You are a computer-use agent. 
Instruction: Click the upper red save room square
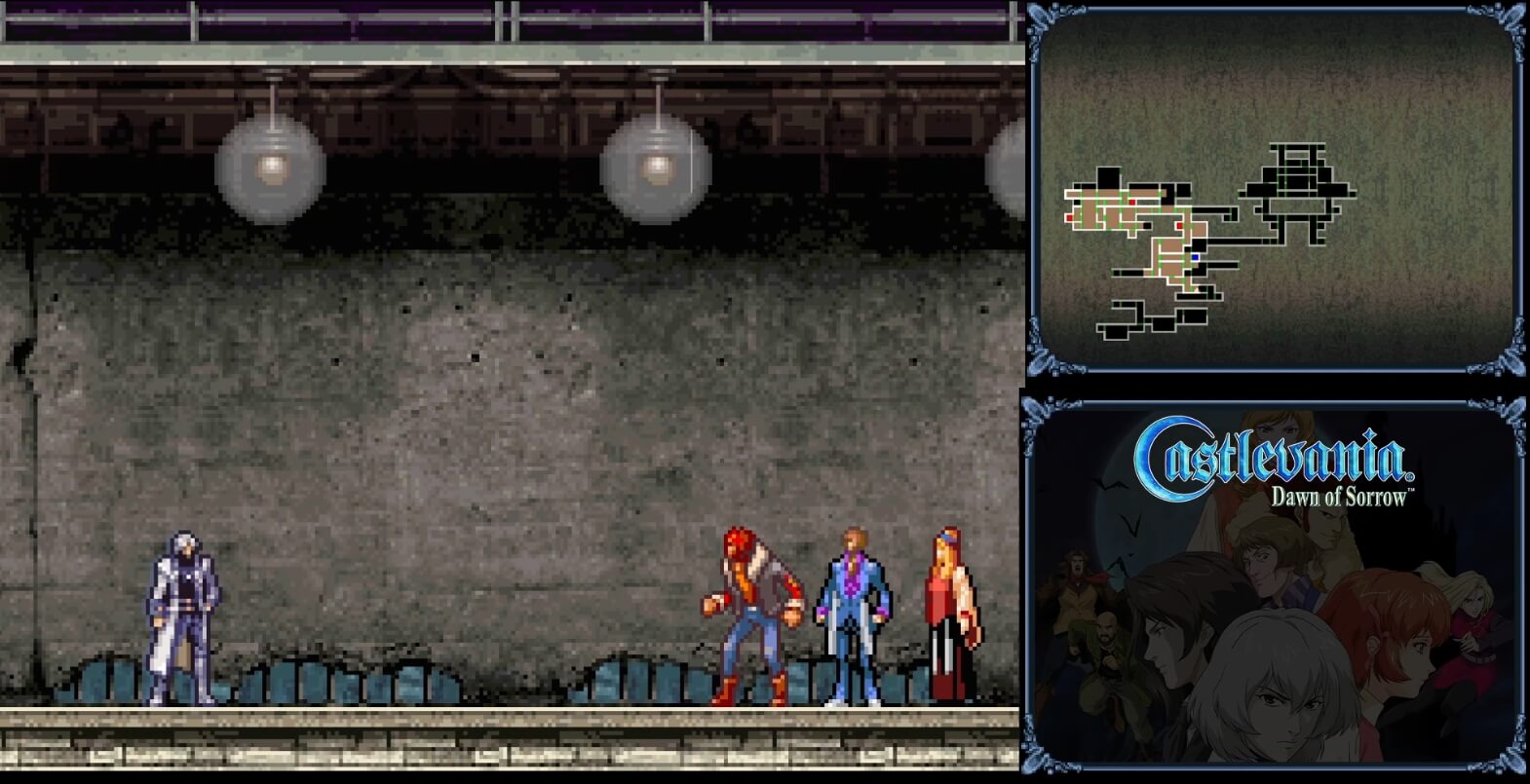click(x=1132, y=202)
